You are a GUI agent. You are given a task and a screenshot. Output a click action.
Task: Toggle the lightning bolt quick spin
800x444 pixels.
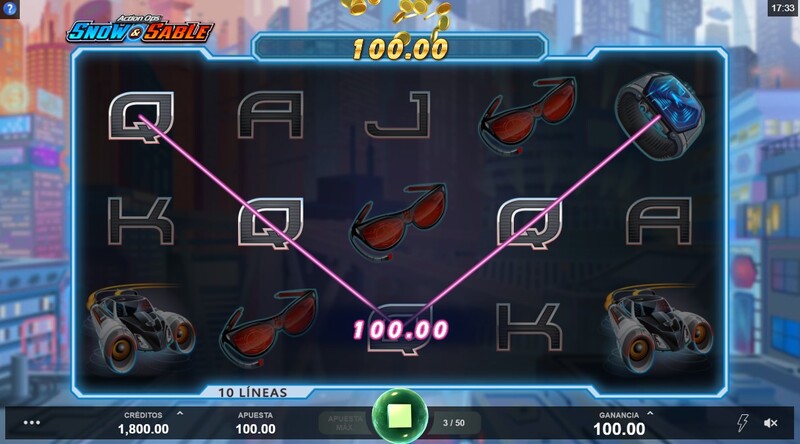(x=741, y=423)
